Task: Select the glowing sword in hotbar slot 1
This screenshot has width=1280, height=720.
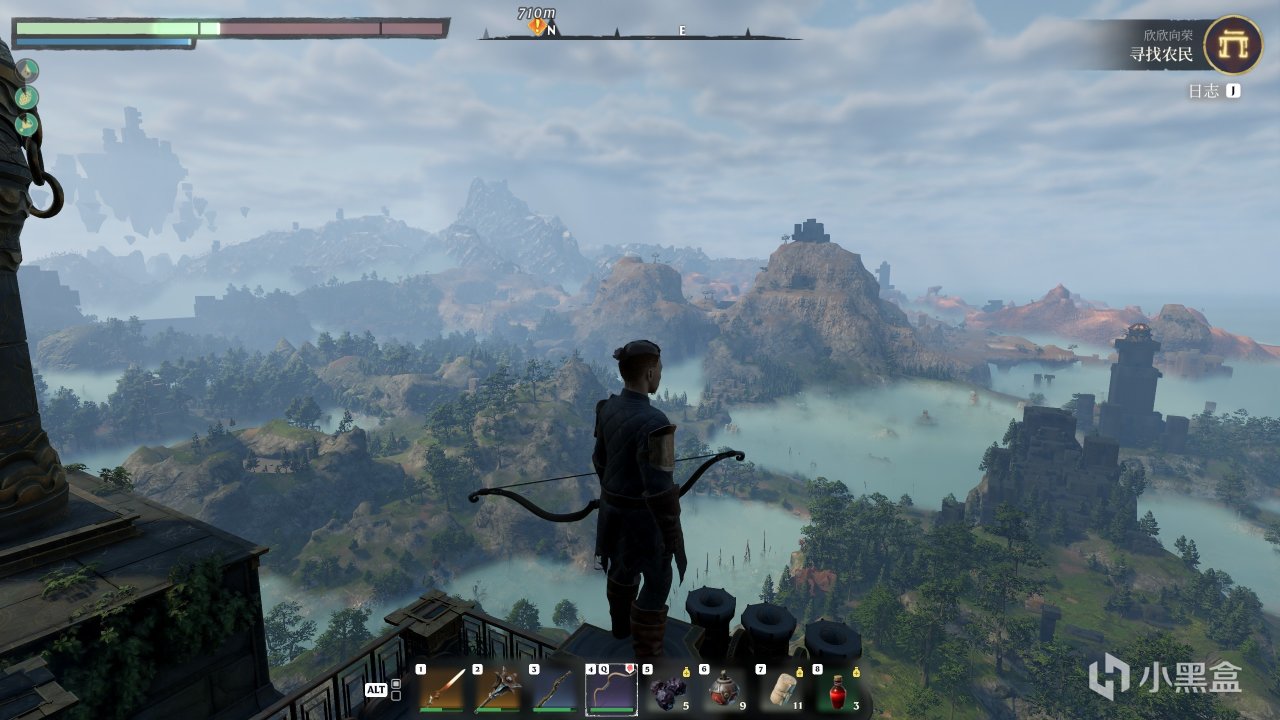Action: [440, 689]
